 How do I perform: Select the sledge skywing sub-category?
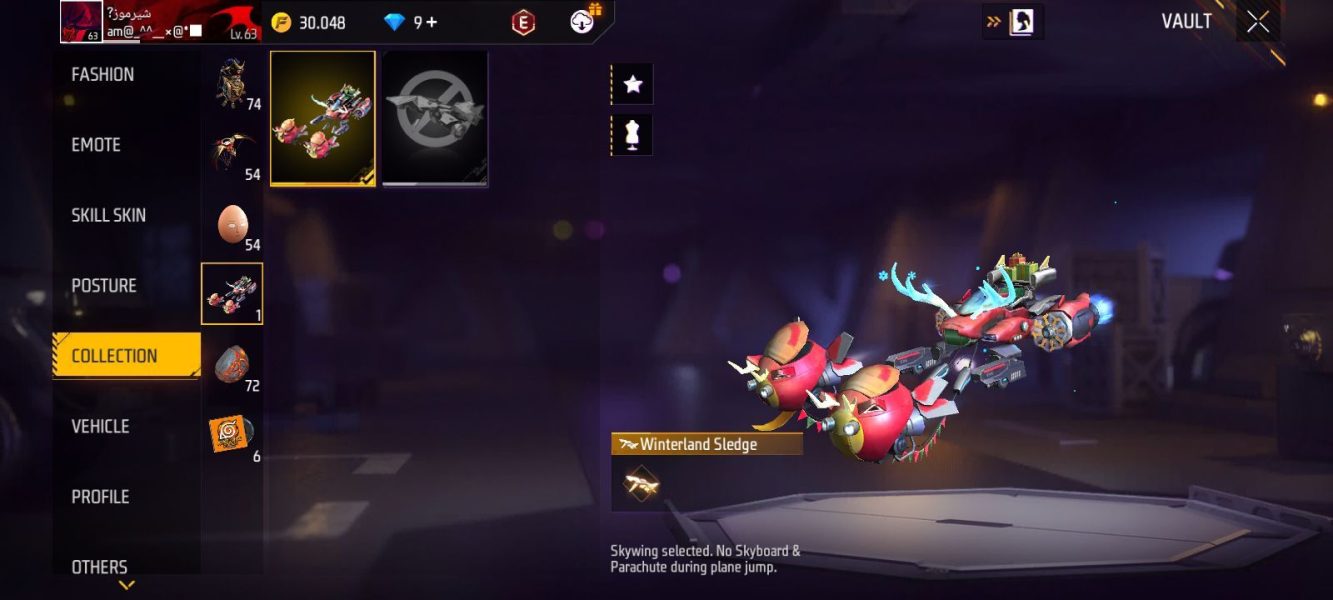(232, 294)
